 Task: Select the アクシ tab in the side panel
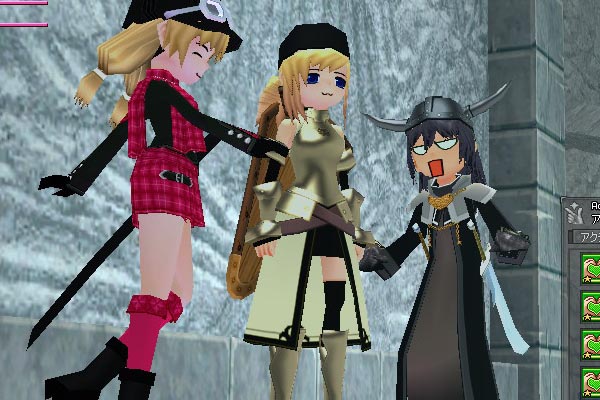[586, 237]
